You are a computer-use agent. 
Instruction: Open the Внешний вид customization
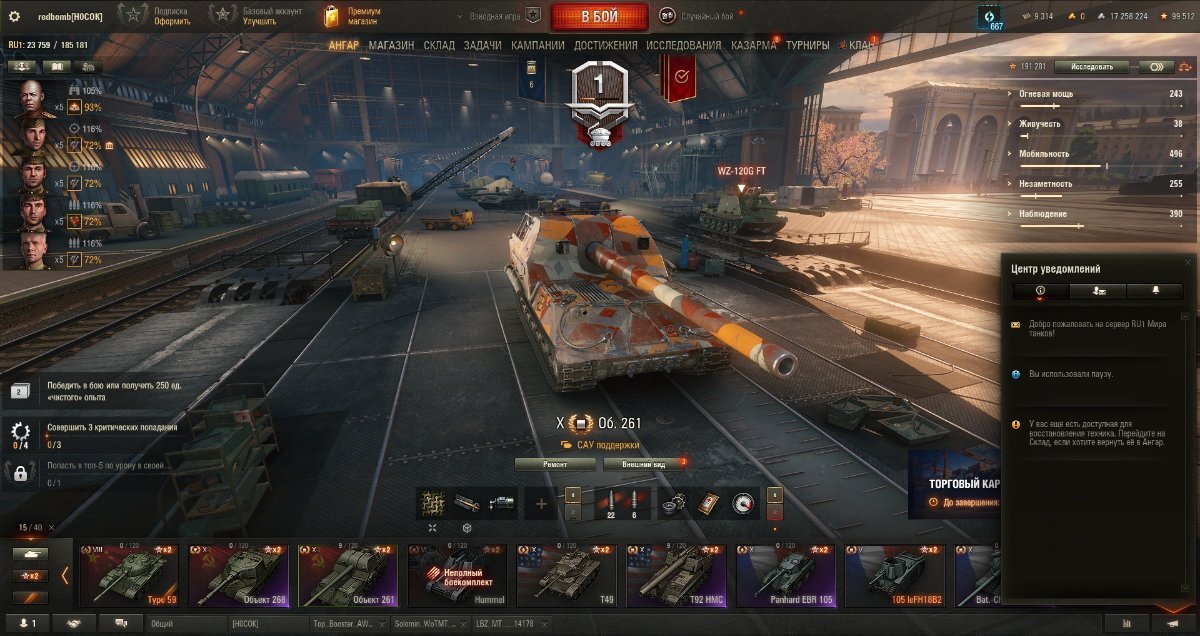click(645, 464)
